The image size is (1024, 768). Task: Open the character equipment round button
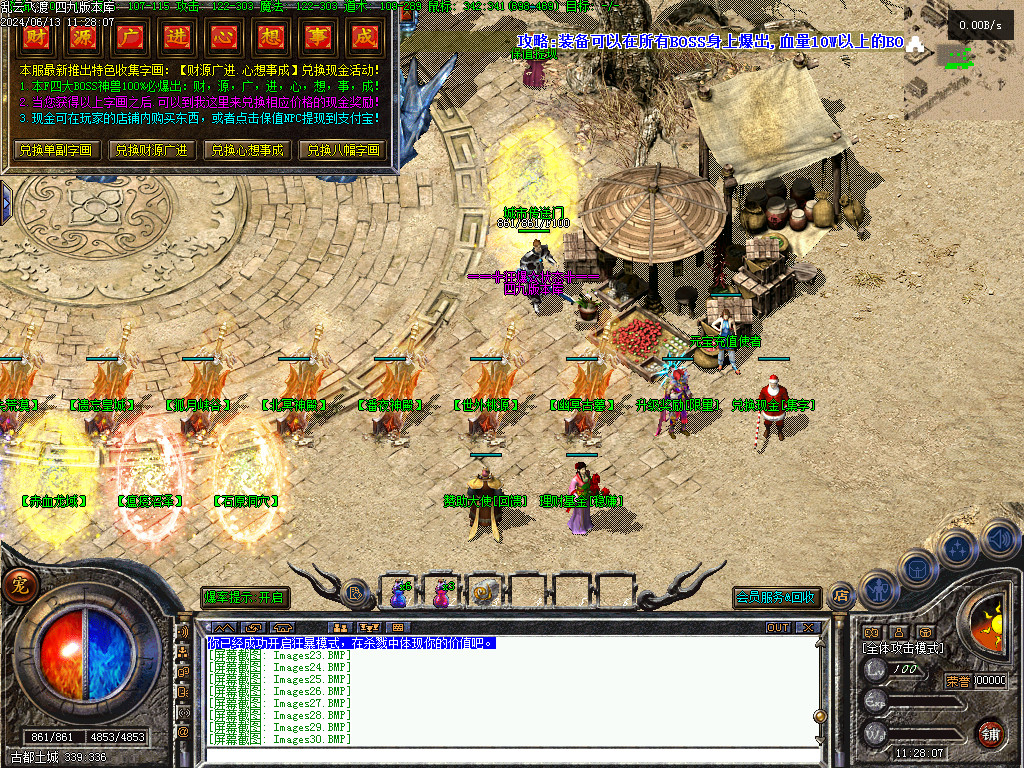click(x=879, y=590)
